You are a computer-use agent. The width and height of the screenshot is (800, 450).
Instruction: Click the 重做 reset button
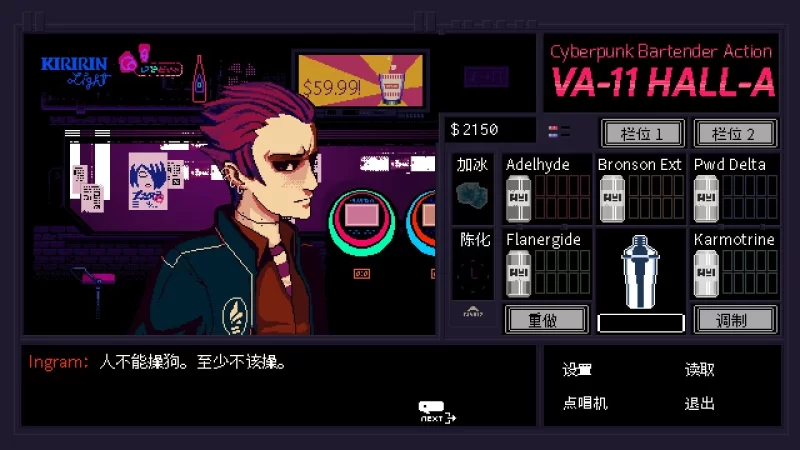point(545,319)
